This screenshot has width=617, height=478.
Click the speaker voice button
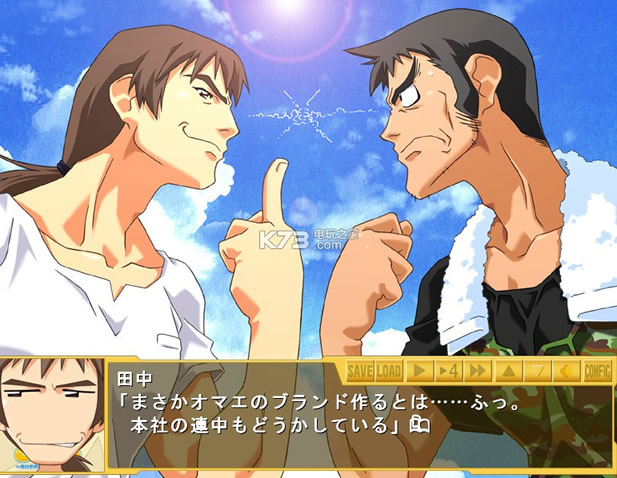(567, 371)
